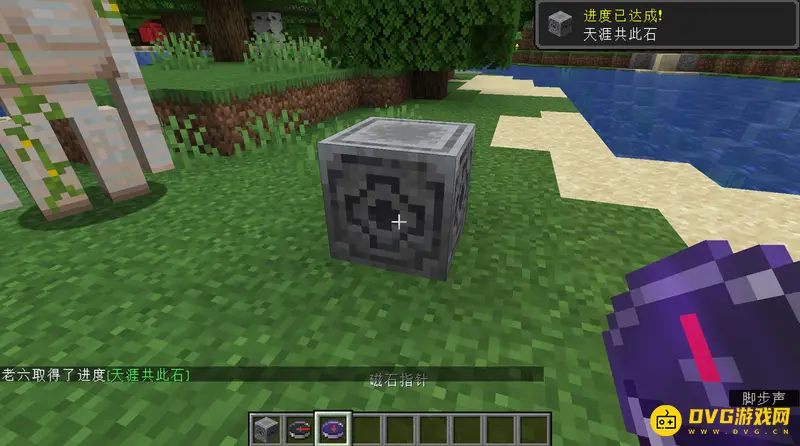Select the lodestone block hotbar slot
The width and height of the screenshot is (800, 446).
(x=268, y=430)
